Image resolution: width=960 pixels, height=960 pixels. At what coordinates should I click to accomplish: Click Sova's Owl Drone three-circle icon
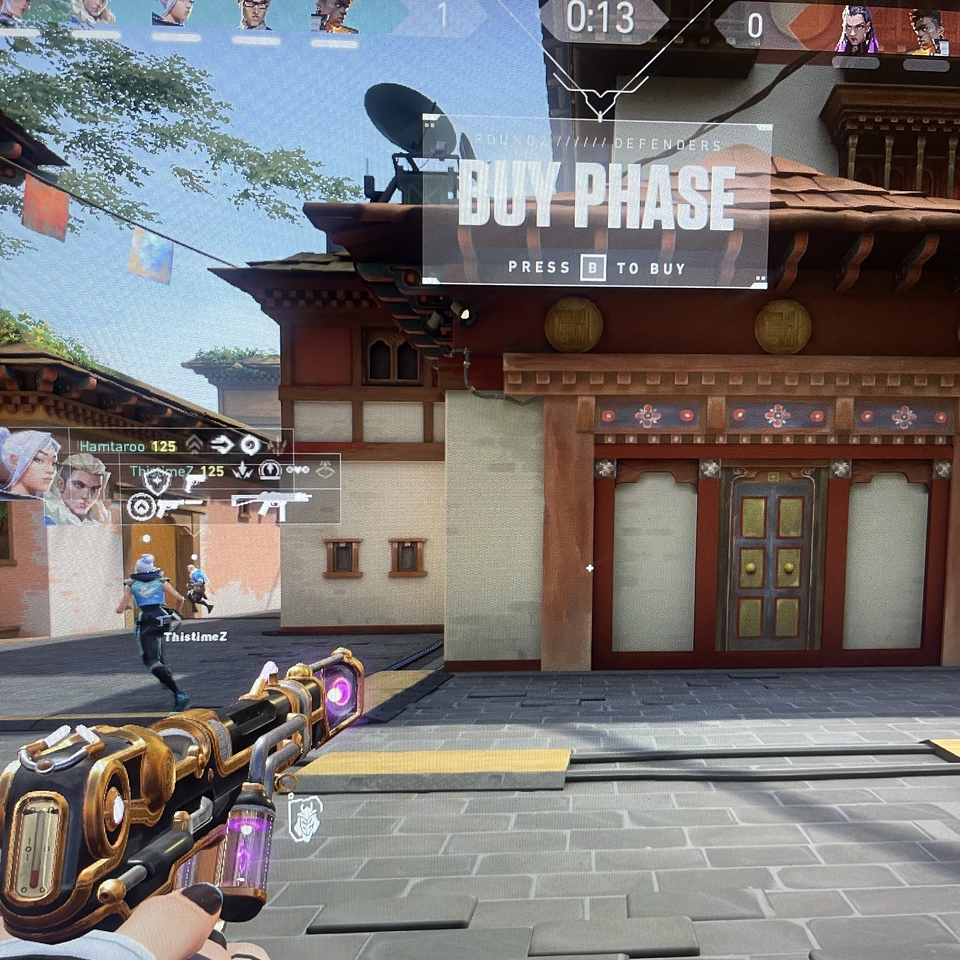coord(297,470)
